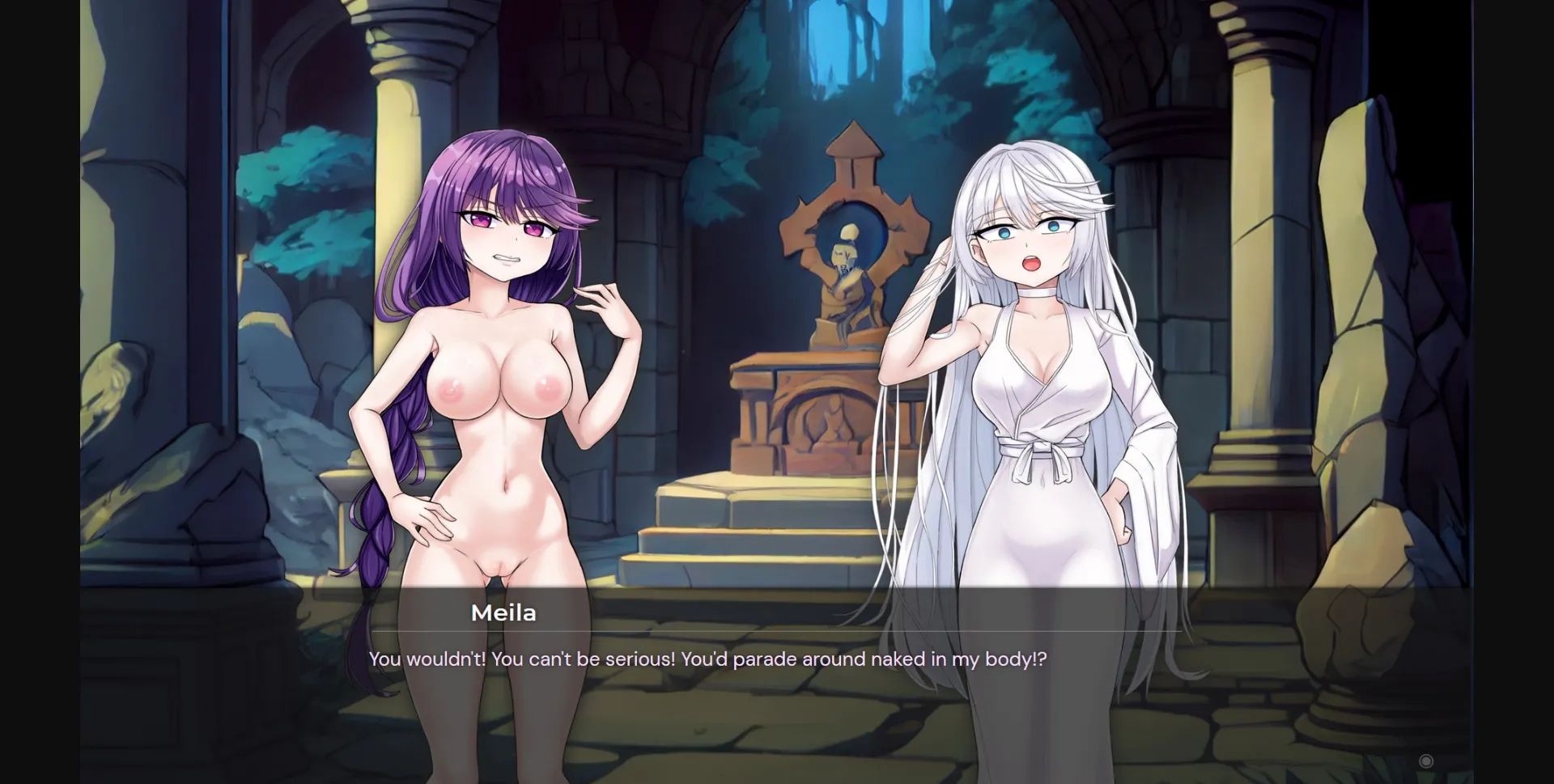Click the cross-shaped monument behind the altar
1554x784 pixels.
click(850, 186)
